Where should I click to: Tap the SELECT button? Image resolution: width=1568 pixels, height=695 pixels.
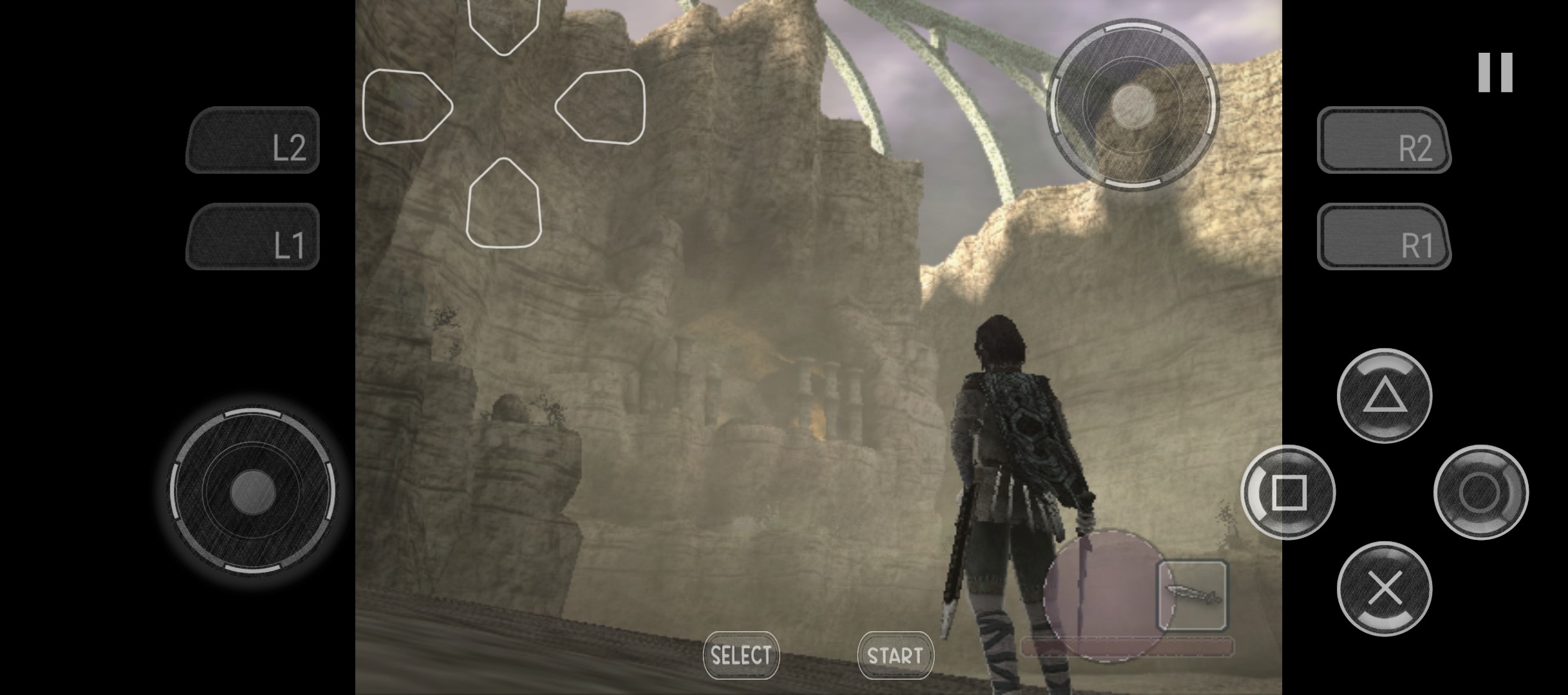(x=741, y=655)
